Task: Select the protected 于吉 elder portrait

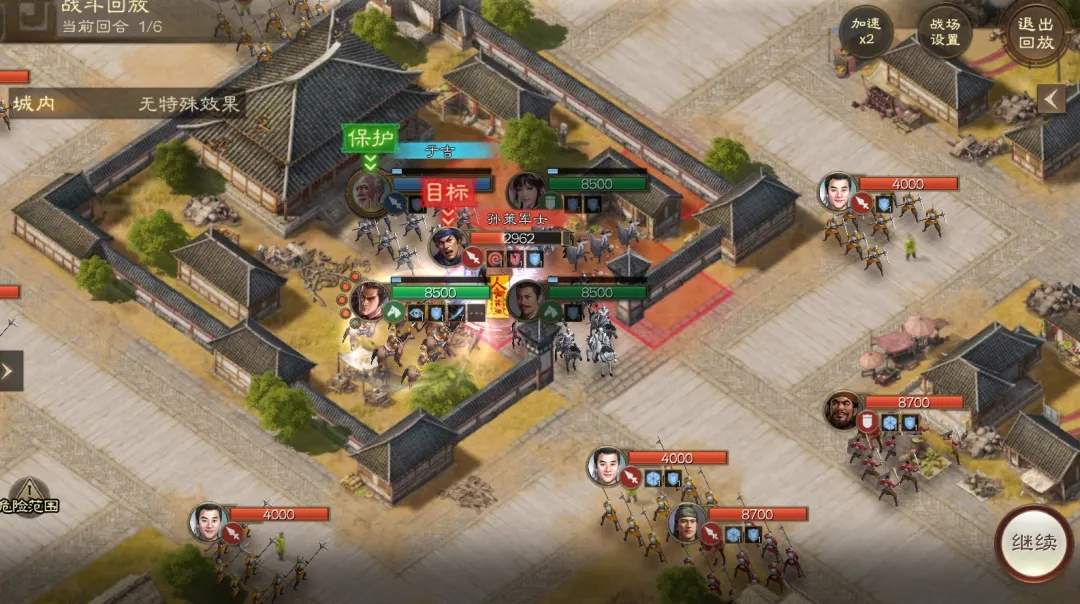Action: coord(367,192)
